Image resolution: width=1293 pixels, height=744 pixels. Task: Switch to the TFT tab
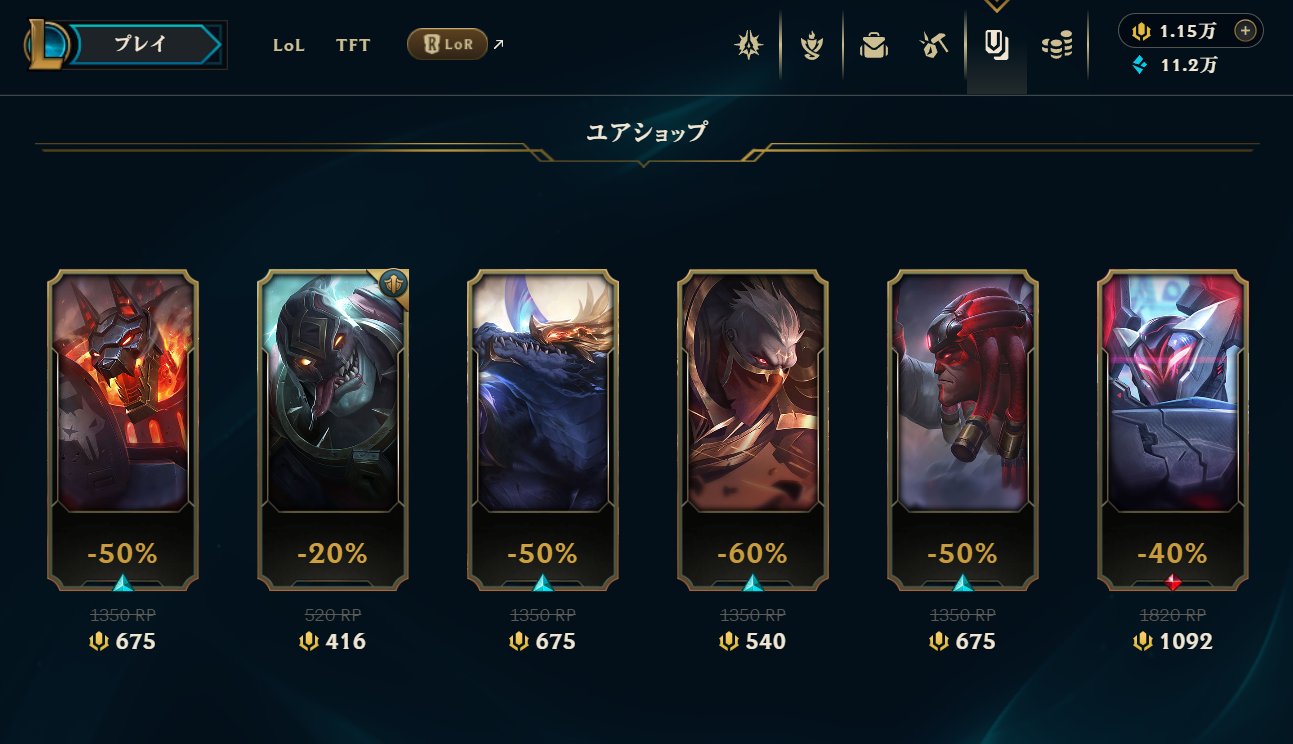point(352,45)
